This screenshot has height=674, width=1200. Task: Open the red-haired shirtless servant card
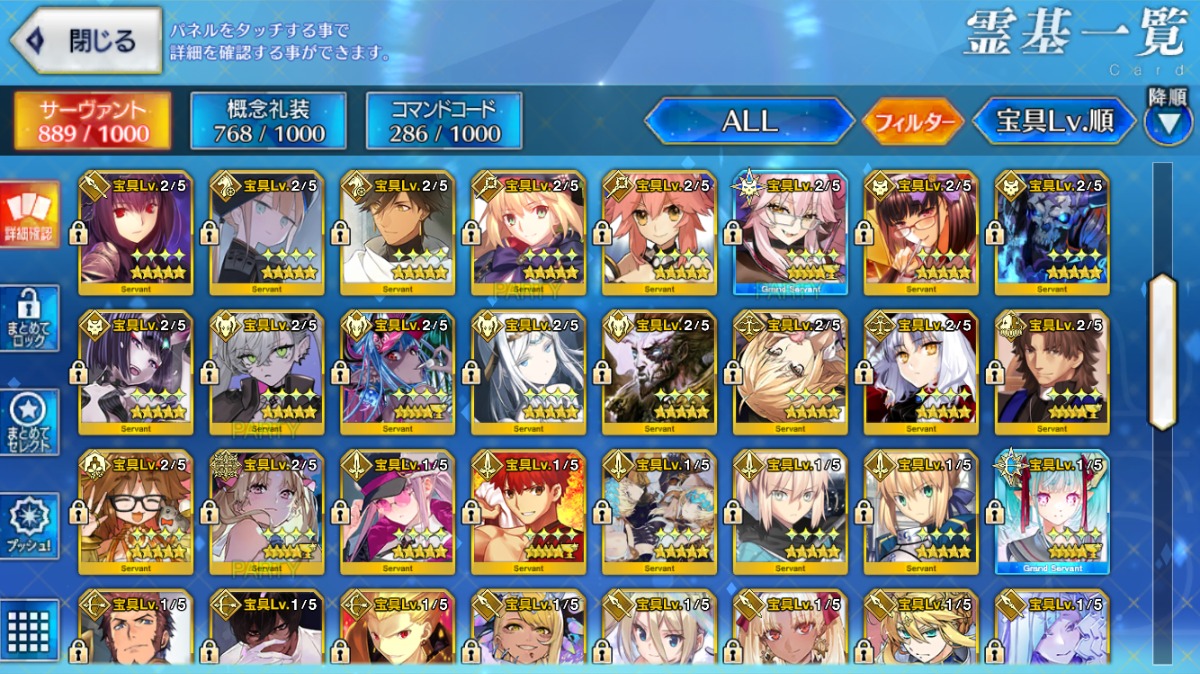528,513
